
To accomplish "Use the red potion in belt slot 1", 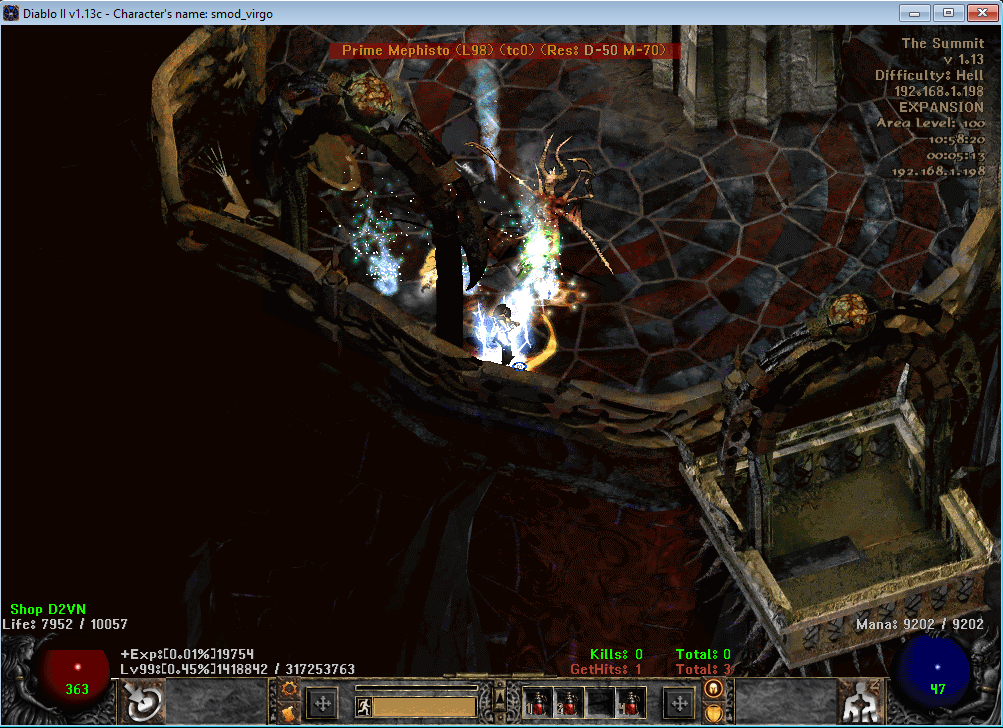I will tap(541, 702).
